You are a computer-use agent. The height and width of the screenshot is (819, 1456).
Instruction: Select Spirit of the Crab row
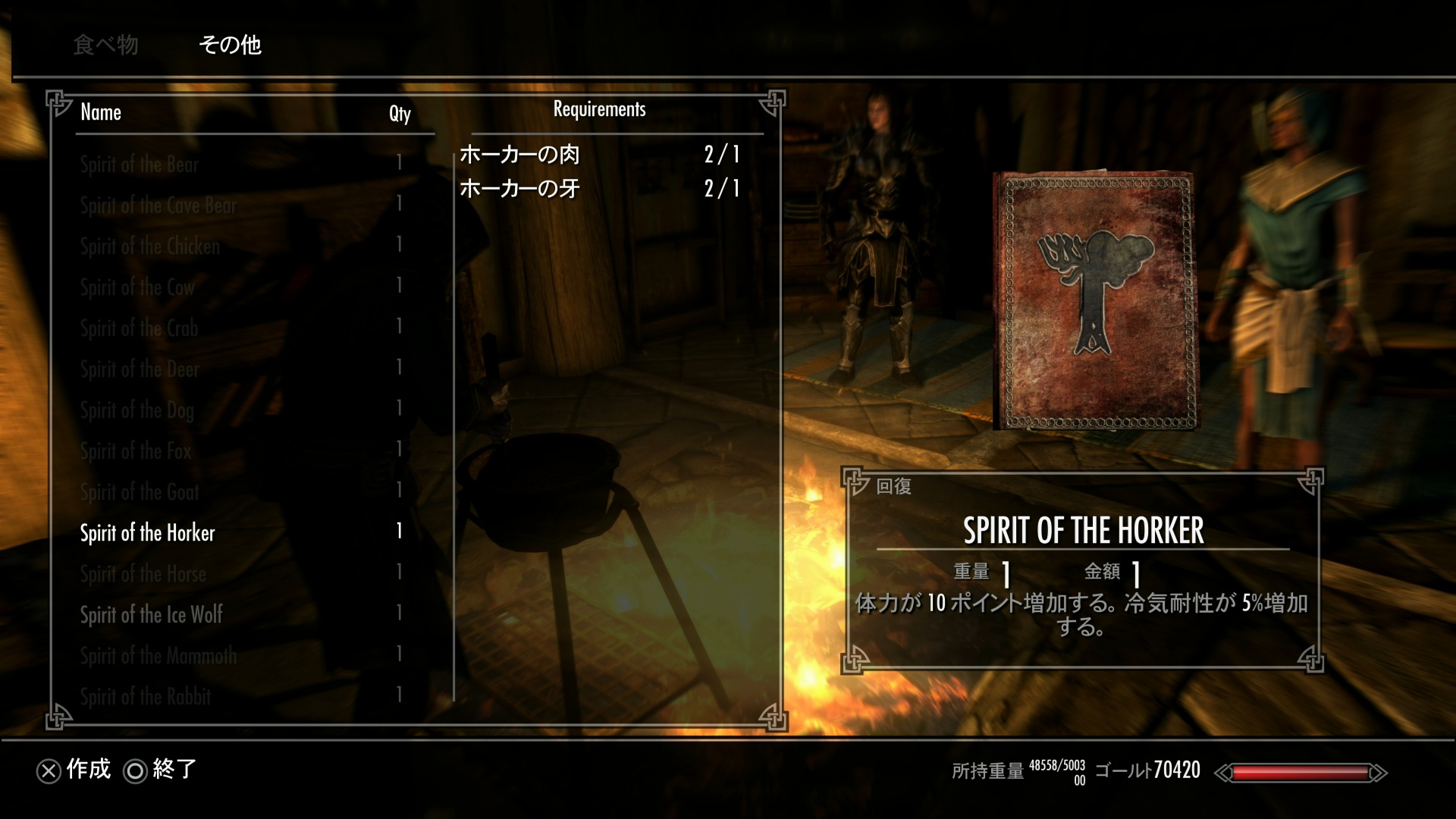pos(139,328)
